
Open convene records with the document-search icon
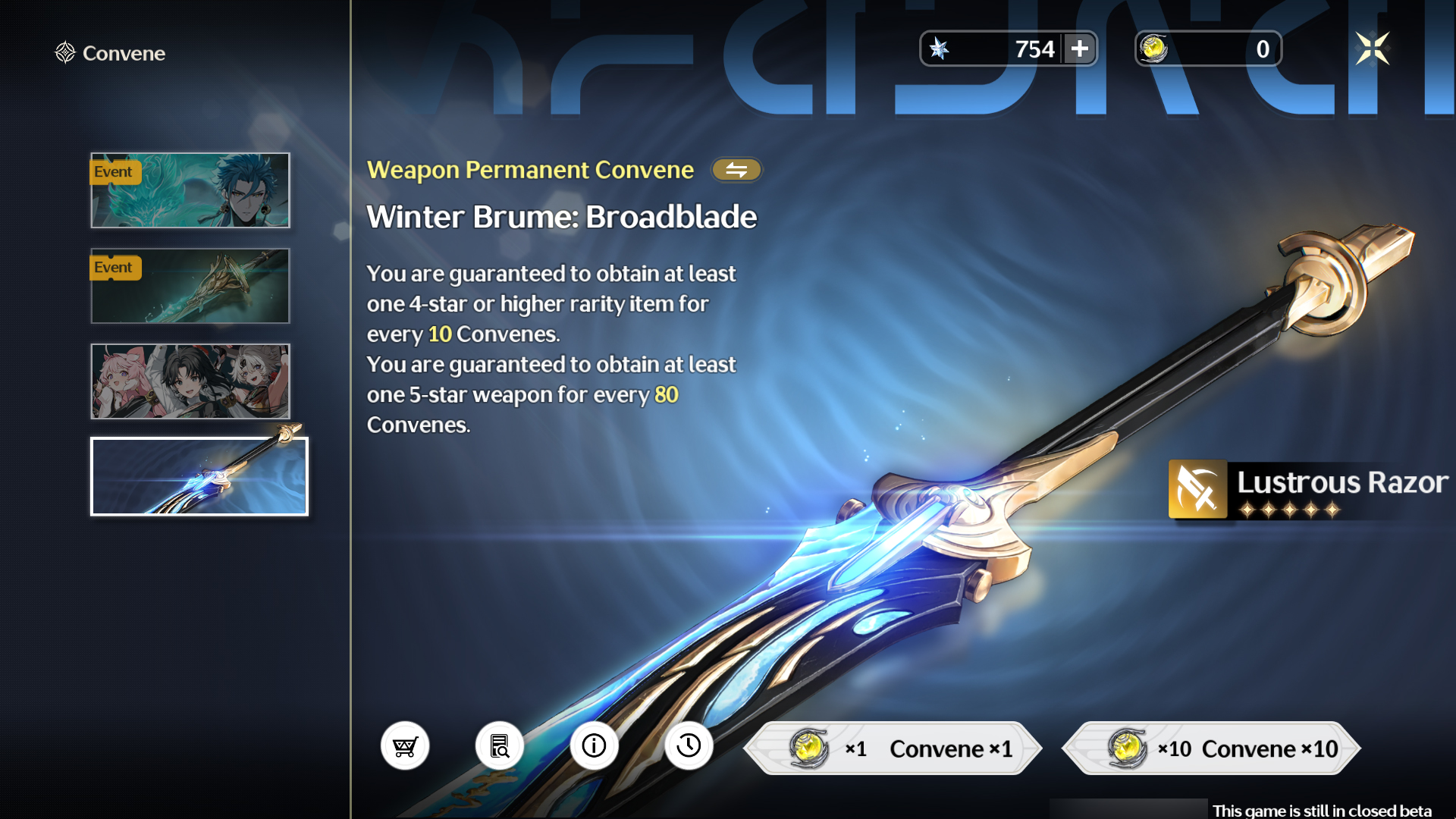(500, 746)
